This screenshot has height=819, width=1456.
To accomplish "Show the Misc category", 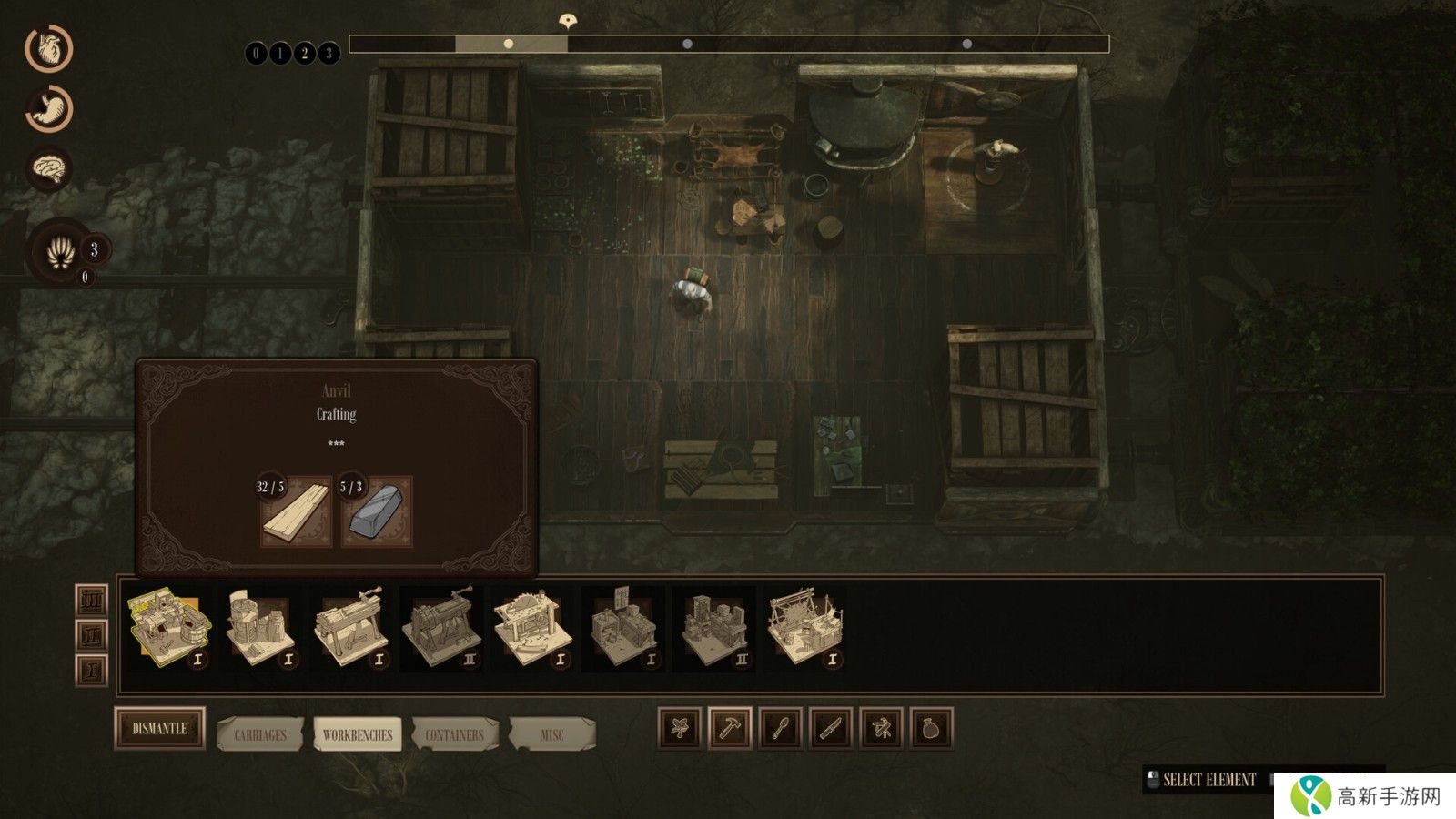I will click(x=551, y=734).
